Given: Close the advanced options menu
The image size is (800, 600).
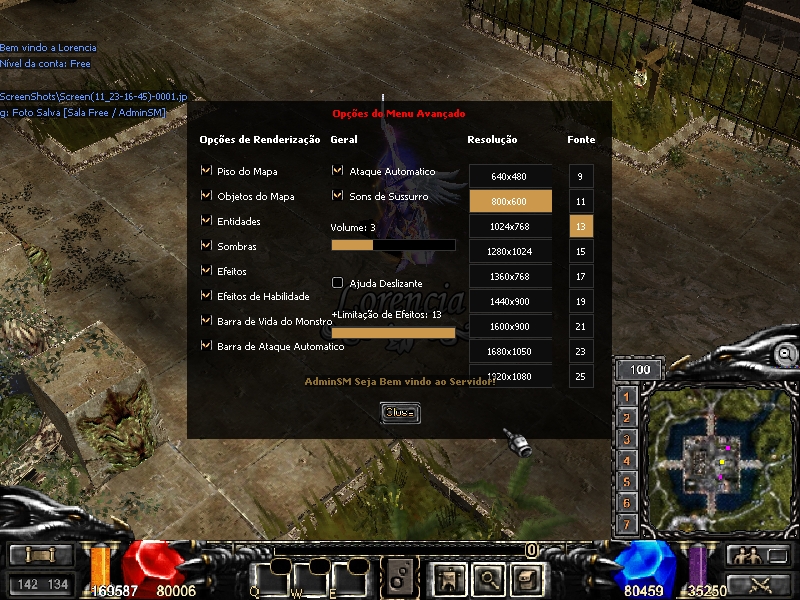Looking at the screenshot, I should tap(399, 413).
